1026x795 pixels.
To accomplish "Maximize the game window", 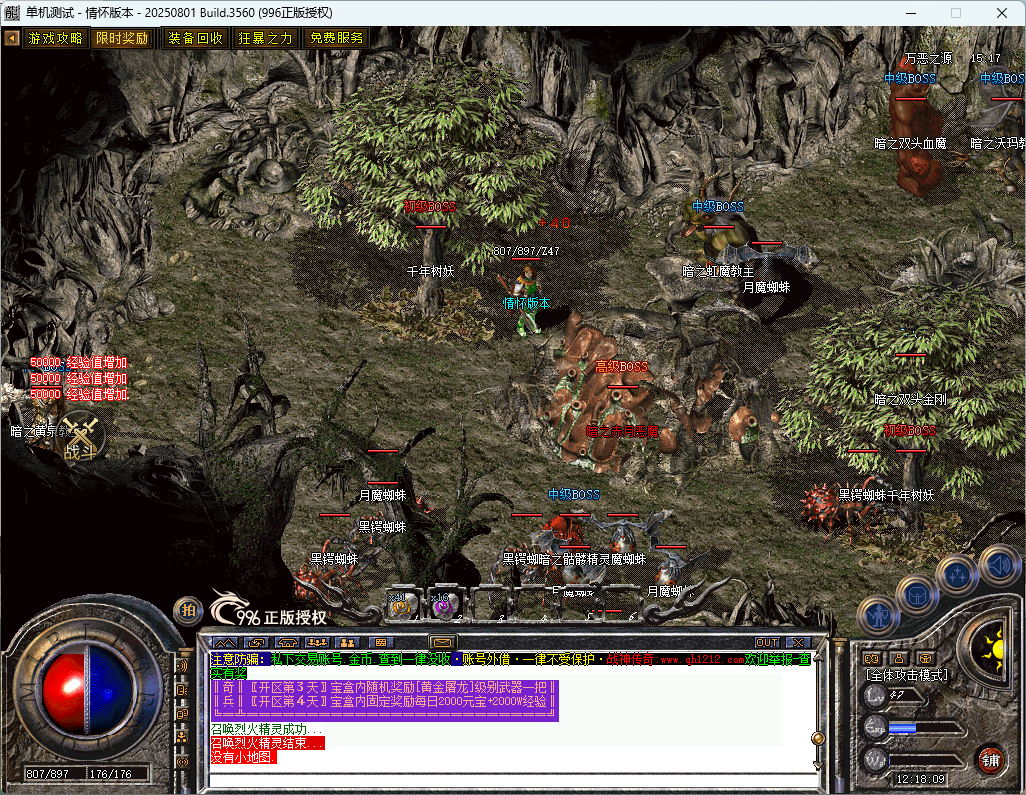I will tap(955, 13).
